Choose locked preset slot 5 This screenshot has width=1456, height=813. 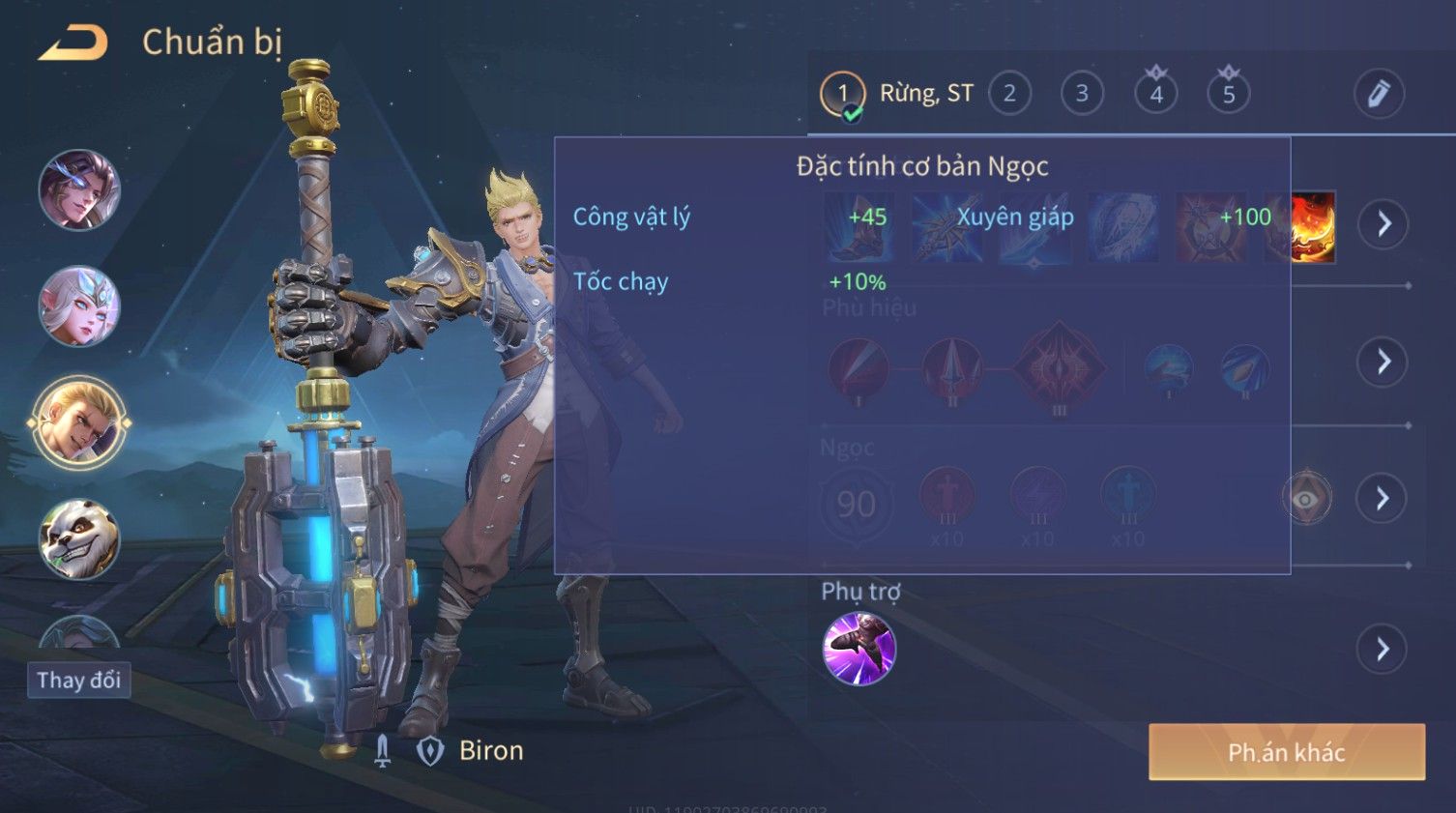[x=1229, y=94]
